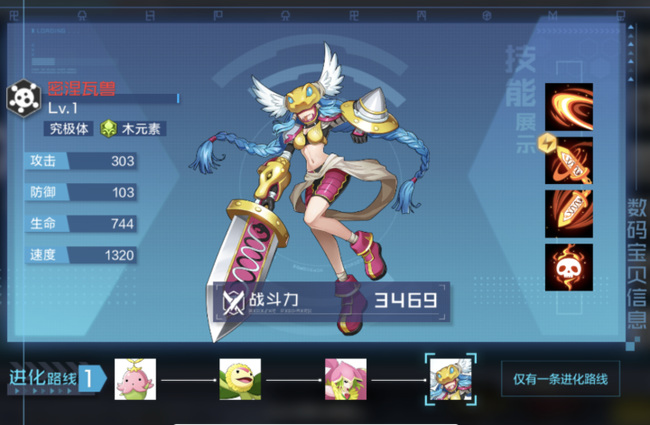Select the highlighted final evolution thumbnail
The image size is (650, 425).
tap(450, 379)
